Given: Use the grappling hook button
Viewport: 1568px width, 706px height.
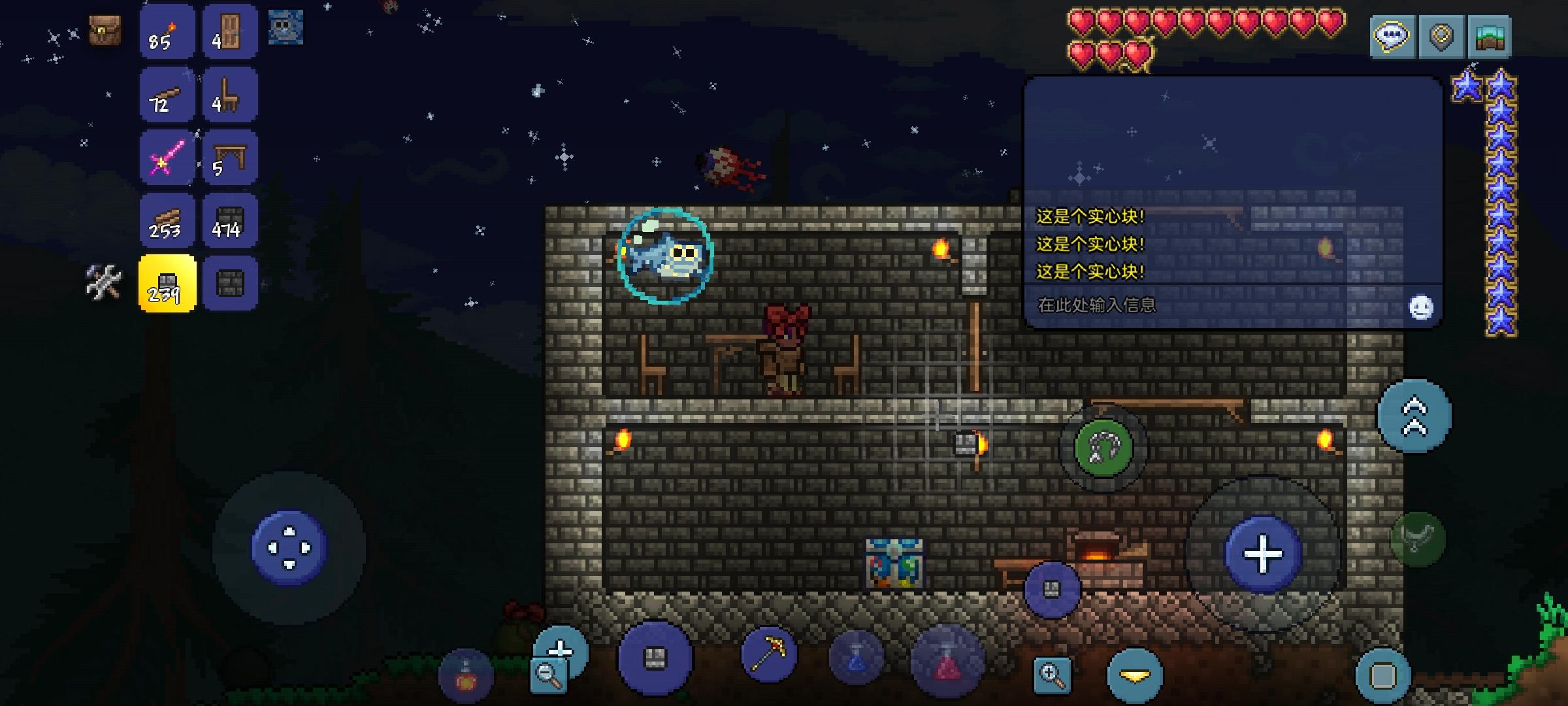Looking at the screenshot, I should click(x=1103, y=448).
